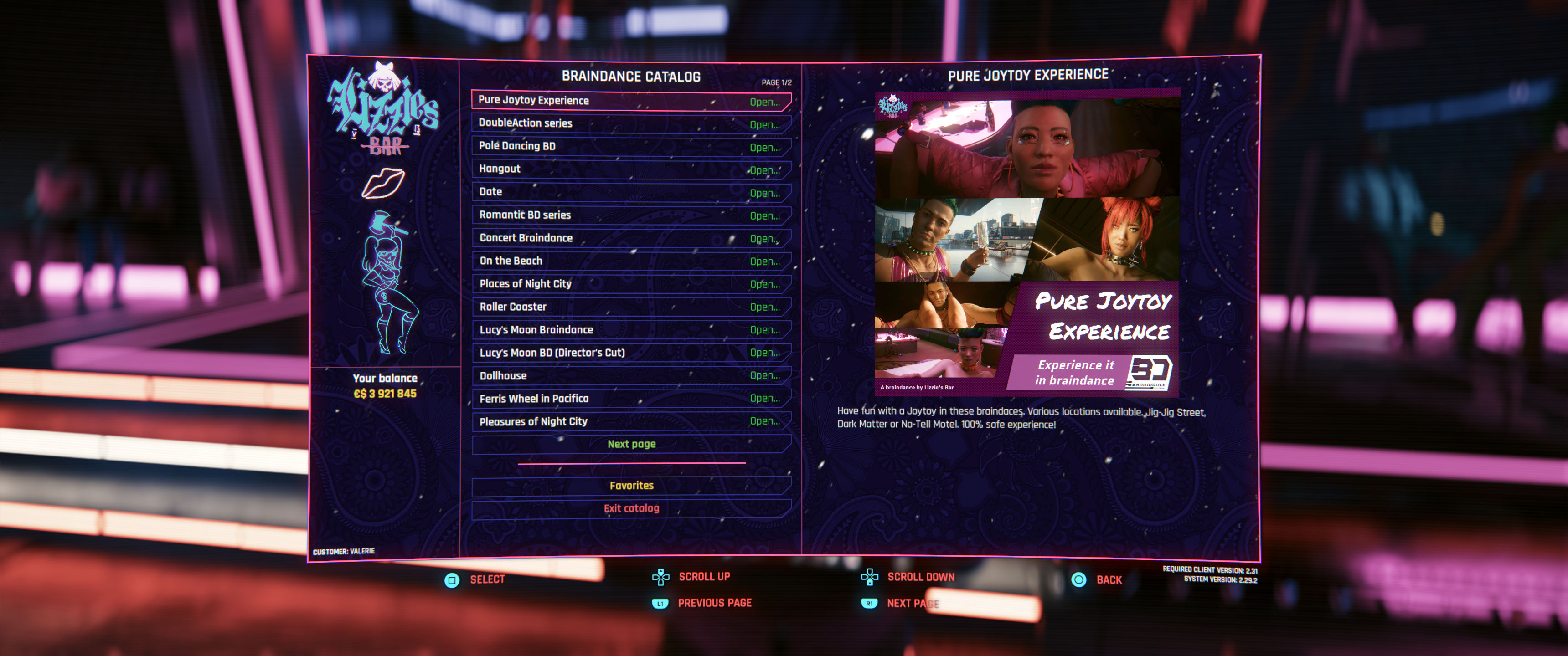Show the Favorites list
1568x656 pixels.
pos(630,486)
